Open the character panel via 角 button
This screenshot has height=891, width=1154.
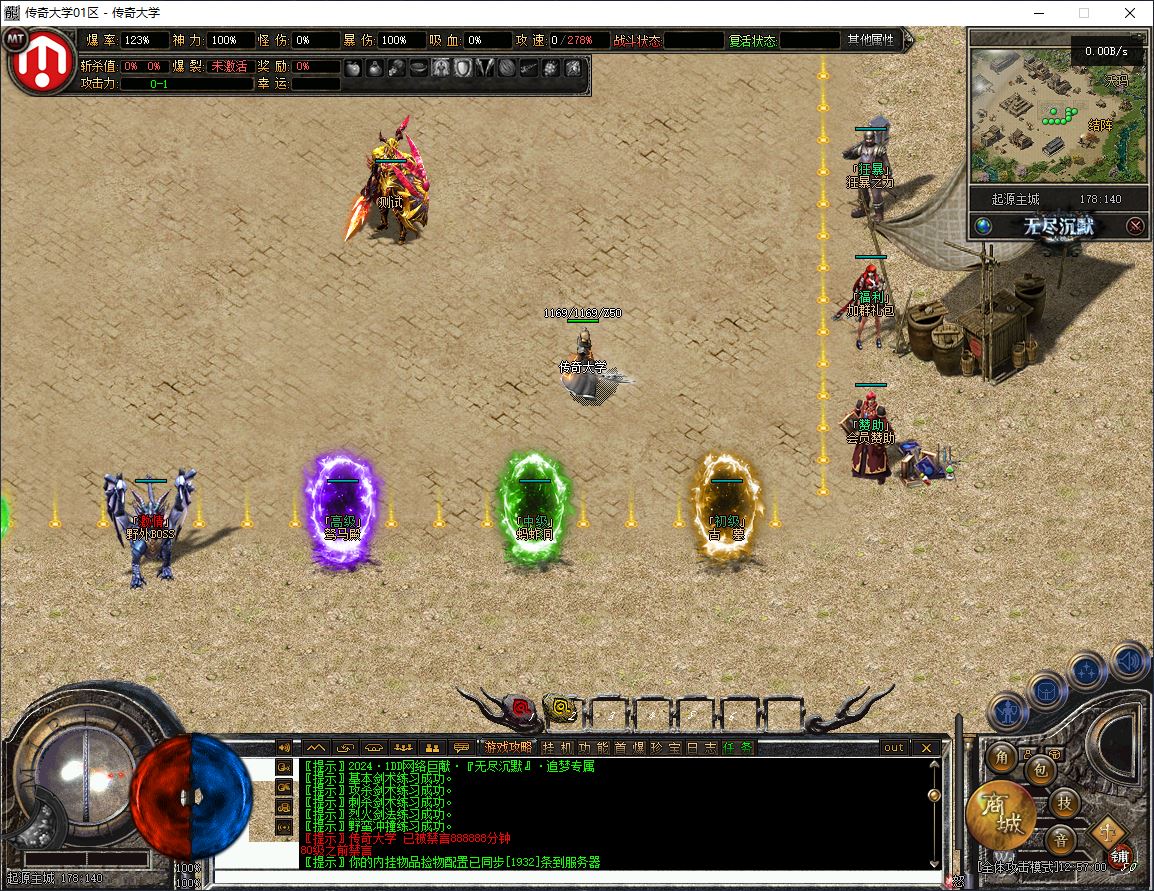point(1001,758)
